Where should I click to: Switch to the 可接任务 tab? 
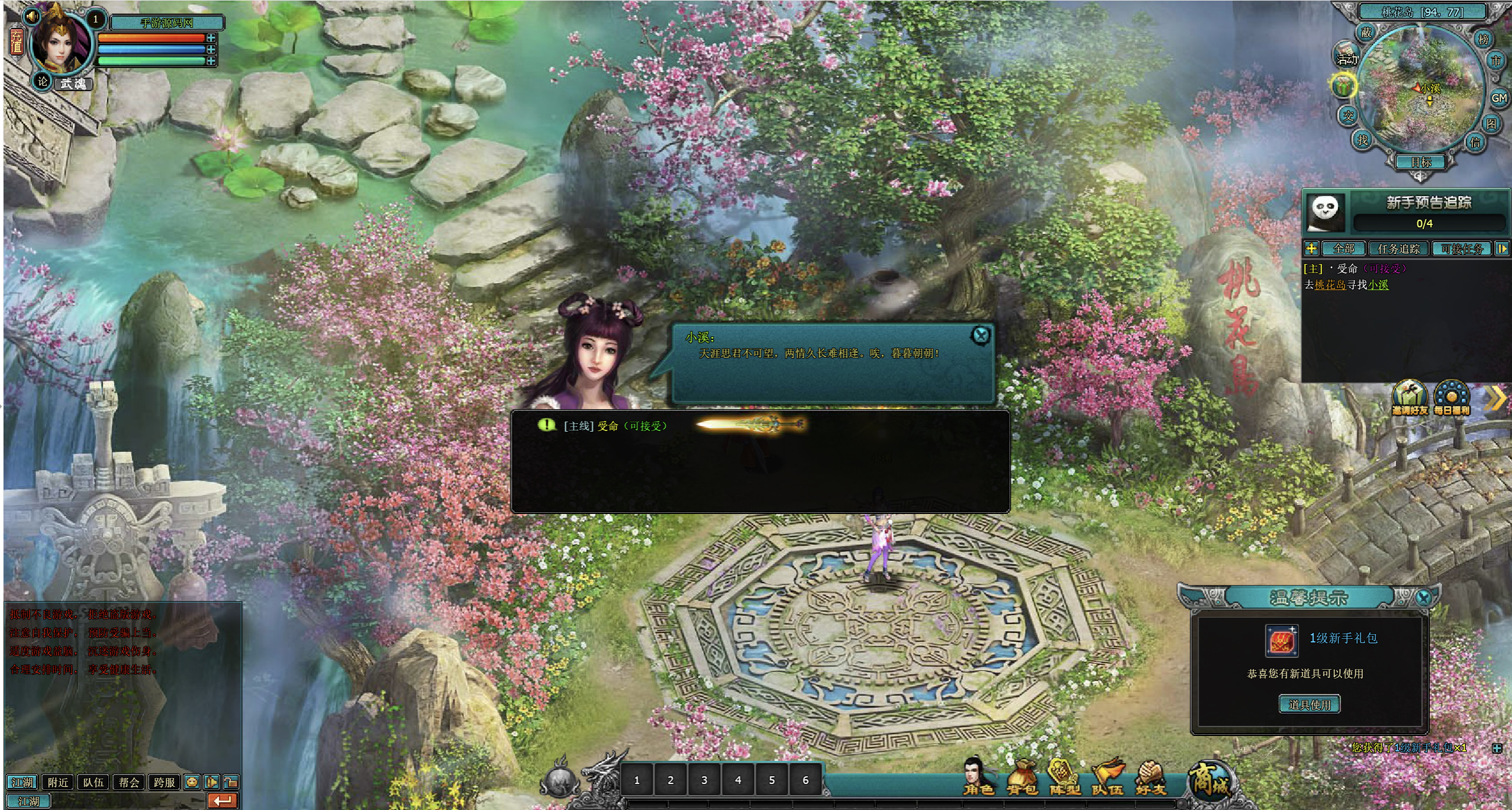point(1462,249)
